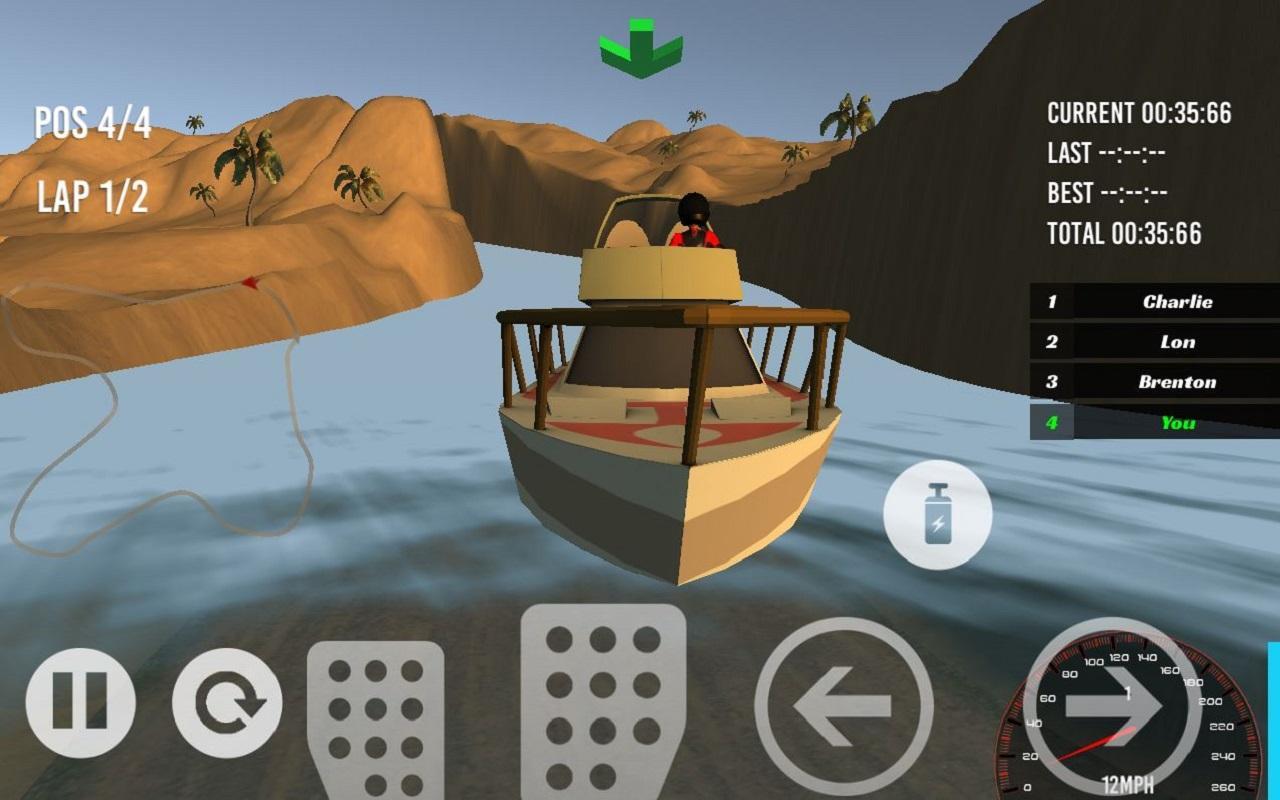Select Charlie in the leaderboard
The height and width of the screenshot is (800, 1280).
tap(1155, 301)
